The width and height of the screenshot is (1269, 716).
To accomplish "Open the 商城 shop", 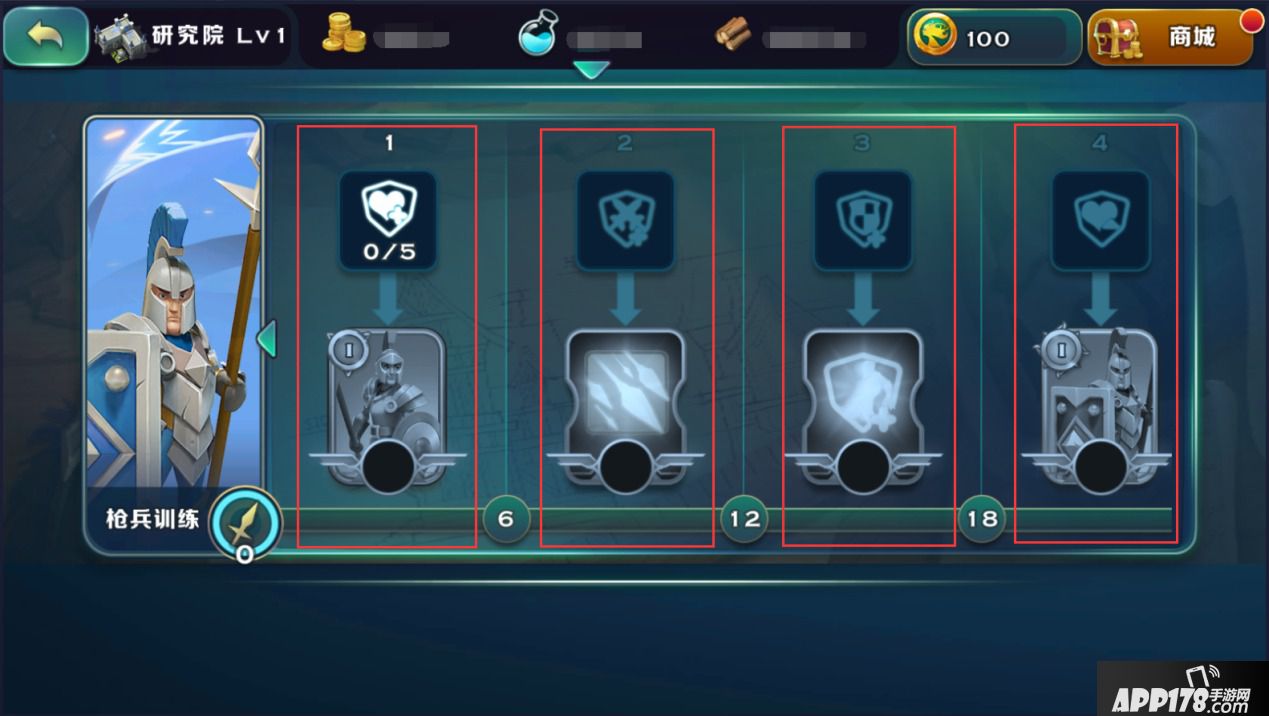I will [x=1169, y=38].
